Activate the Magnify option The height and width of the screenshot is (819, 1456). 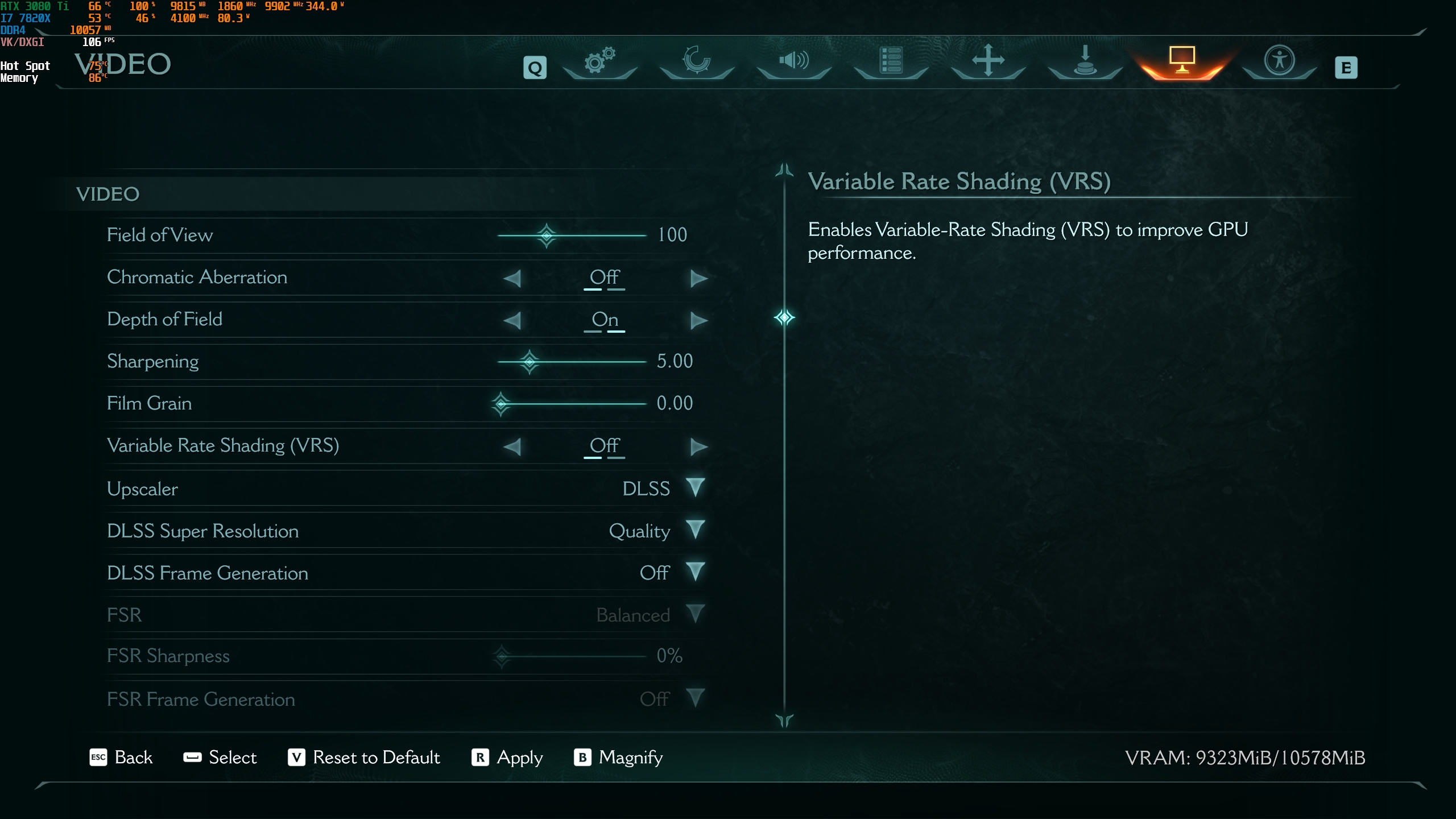pyautogui.click(x=619, y=758)
